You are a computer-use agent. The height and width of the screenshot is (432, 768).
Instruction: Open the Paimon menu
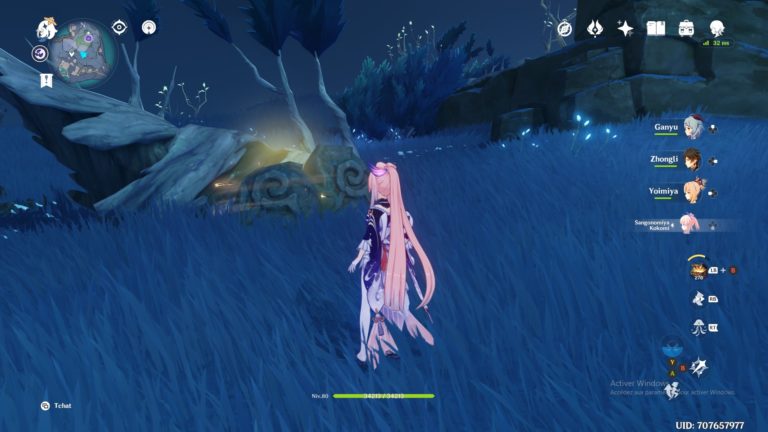46,28
